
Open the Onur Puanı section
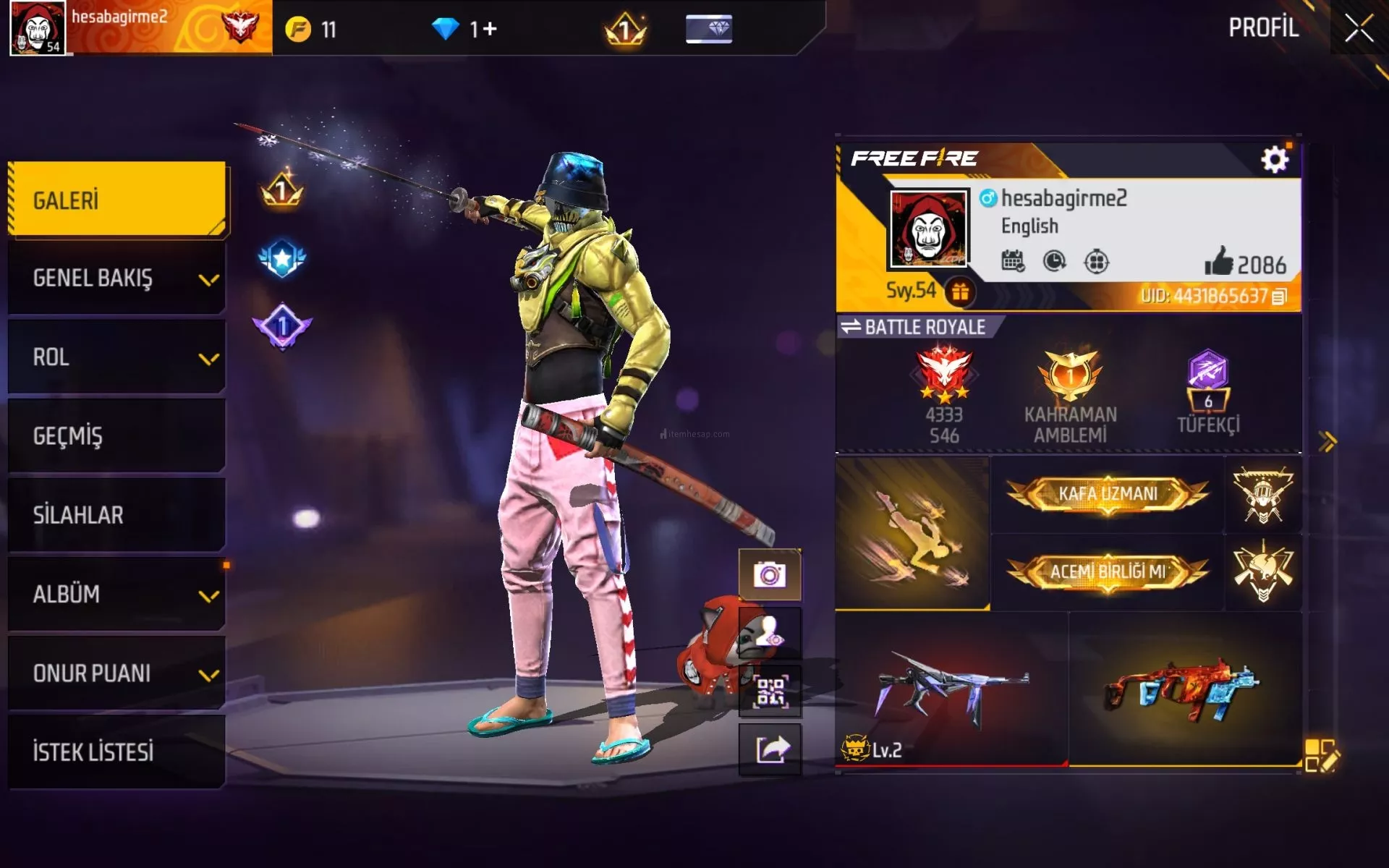pos(117,673)
